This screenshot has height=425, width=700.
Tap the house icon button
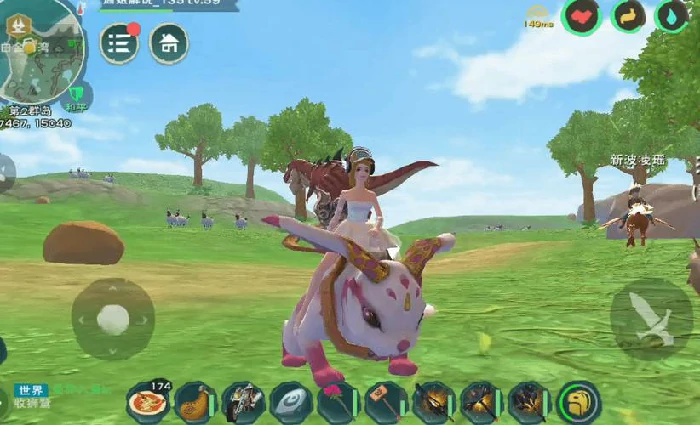pos(169,44)
